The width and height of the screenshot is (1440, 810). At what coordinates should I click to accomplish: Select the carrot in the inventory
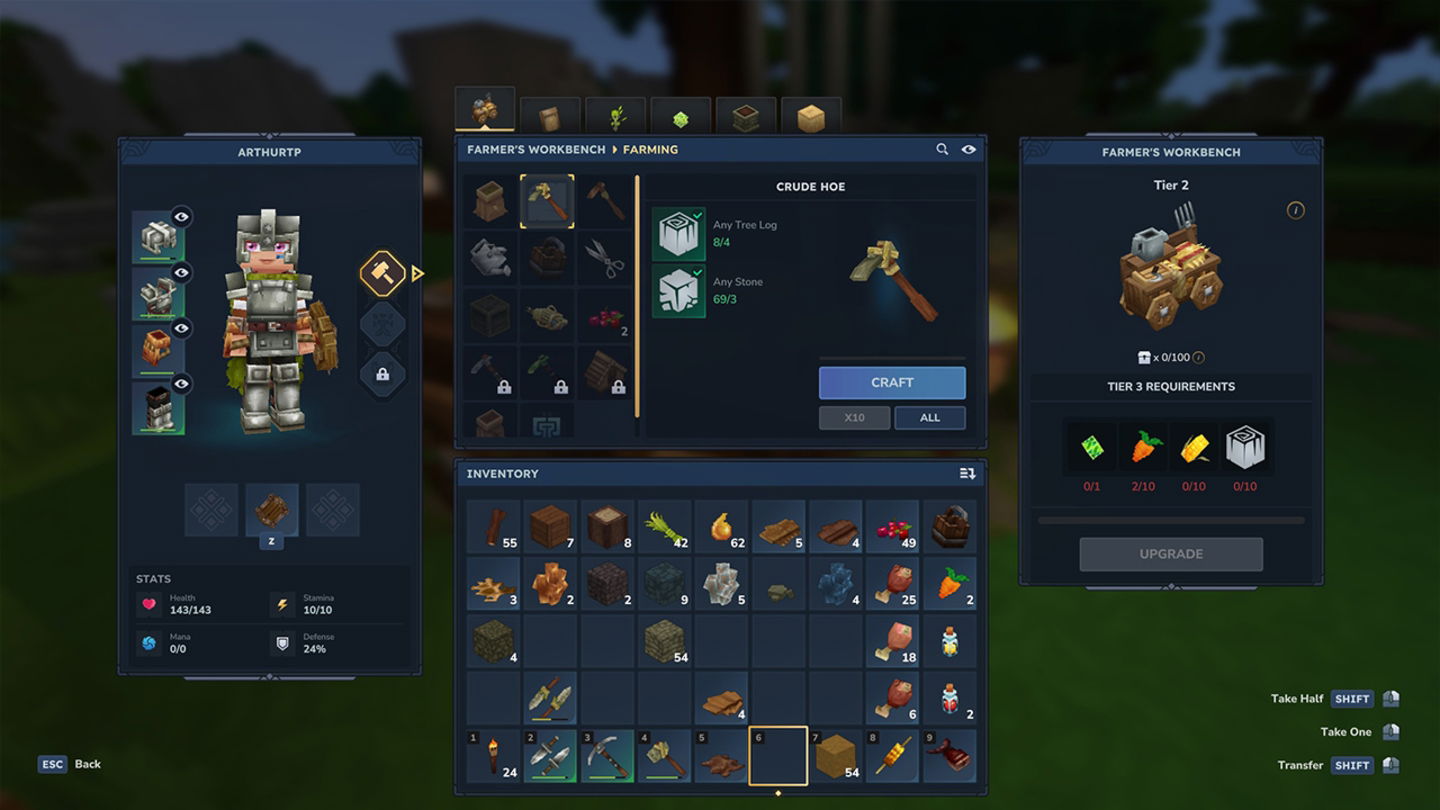coord(949,584)
